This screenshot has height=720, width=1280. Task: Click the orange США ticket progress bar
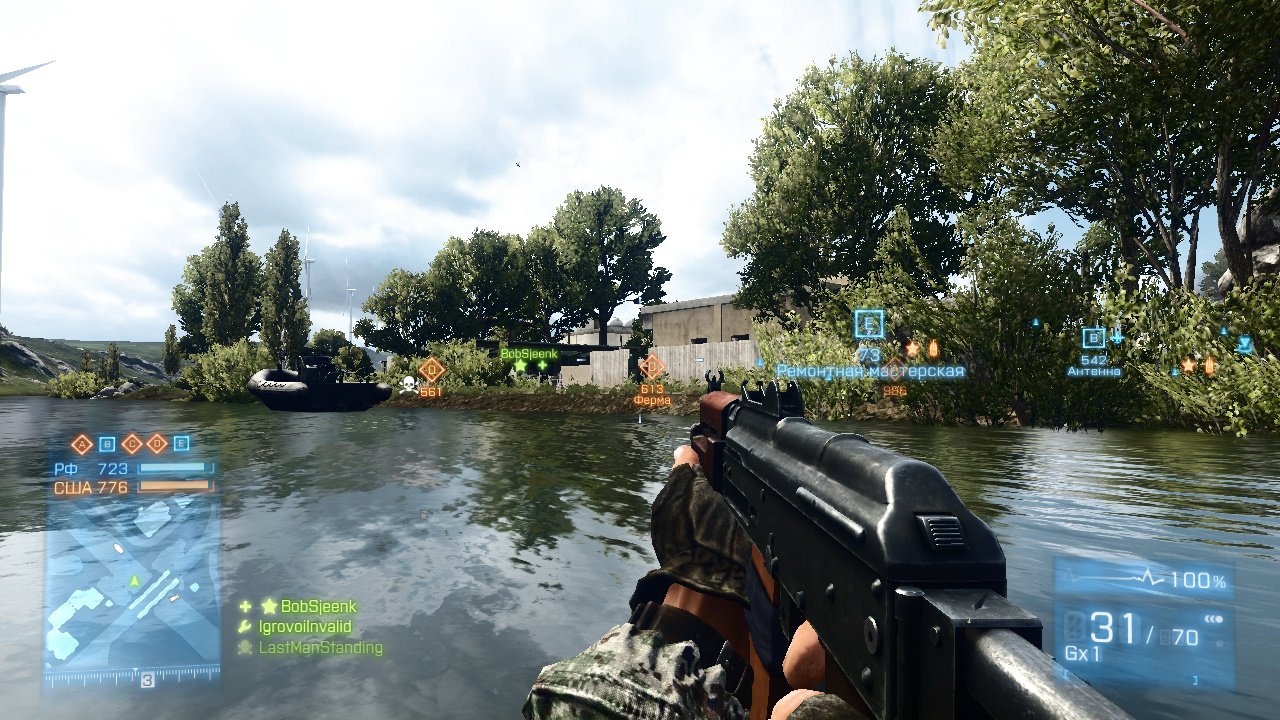[175, 488]
